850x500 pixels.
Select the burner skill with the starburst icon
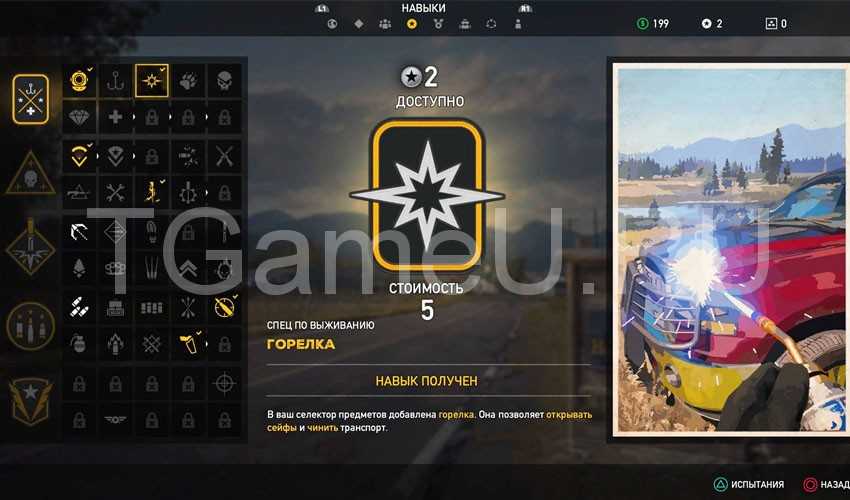[152, 81]
